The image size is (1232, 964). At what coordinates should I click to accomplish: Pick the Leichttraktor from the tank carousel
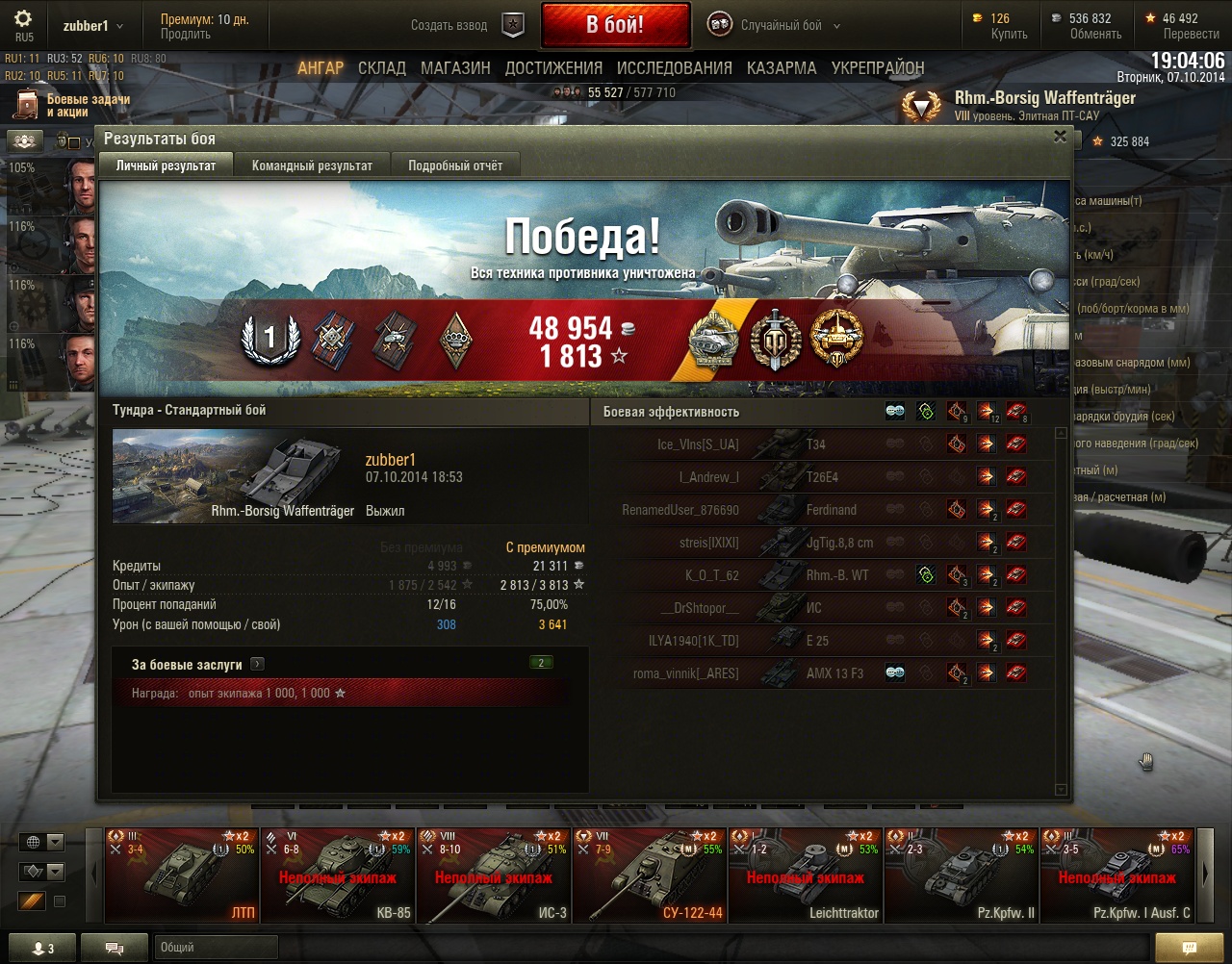click(806, 875)
